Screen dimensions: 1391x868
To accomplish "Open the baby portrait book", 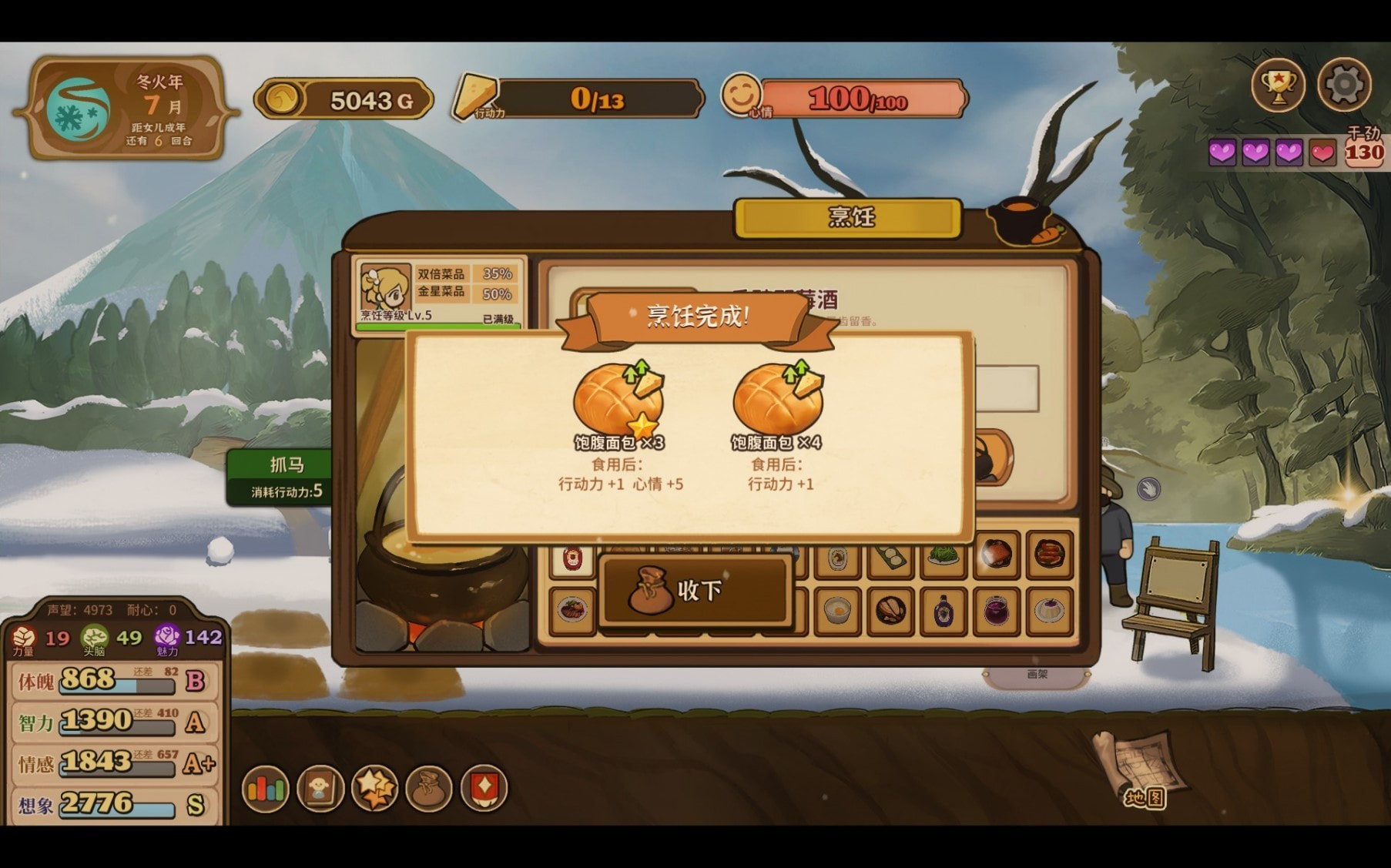I will pos(320,789).
